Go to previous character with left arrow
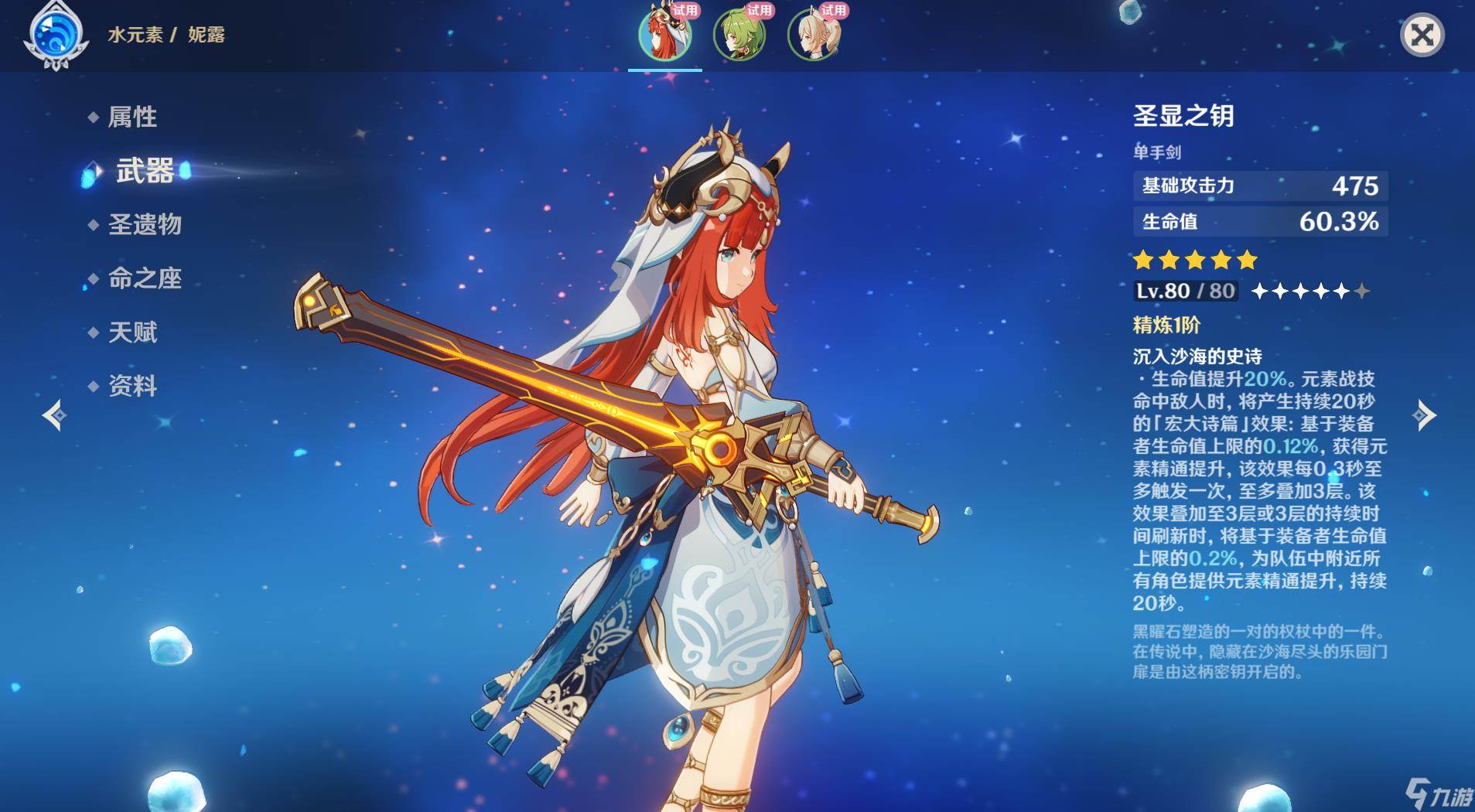Image resolution: width=1475 pixels, height=812 pixels. point(54,415)
